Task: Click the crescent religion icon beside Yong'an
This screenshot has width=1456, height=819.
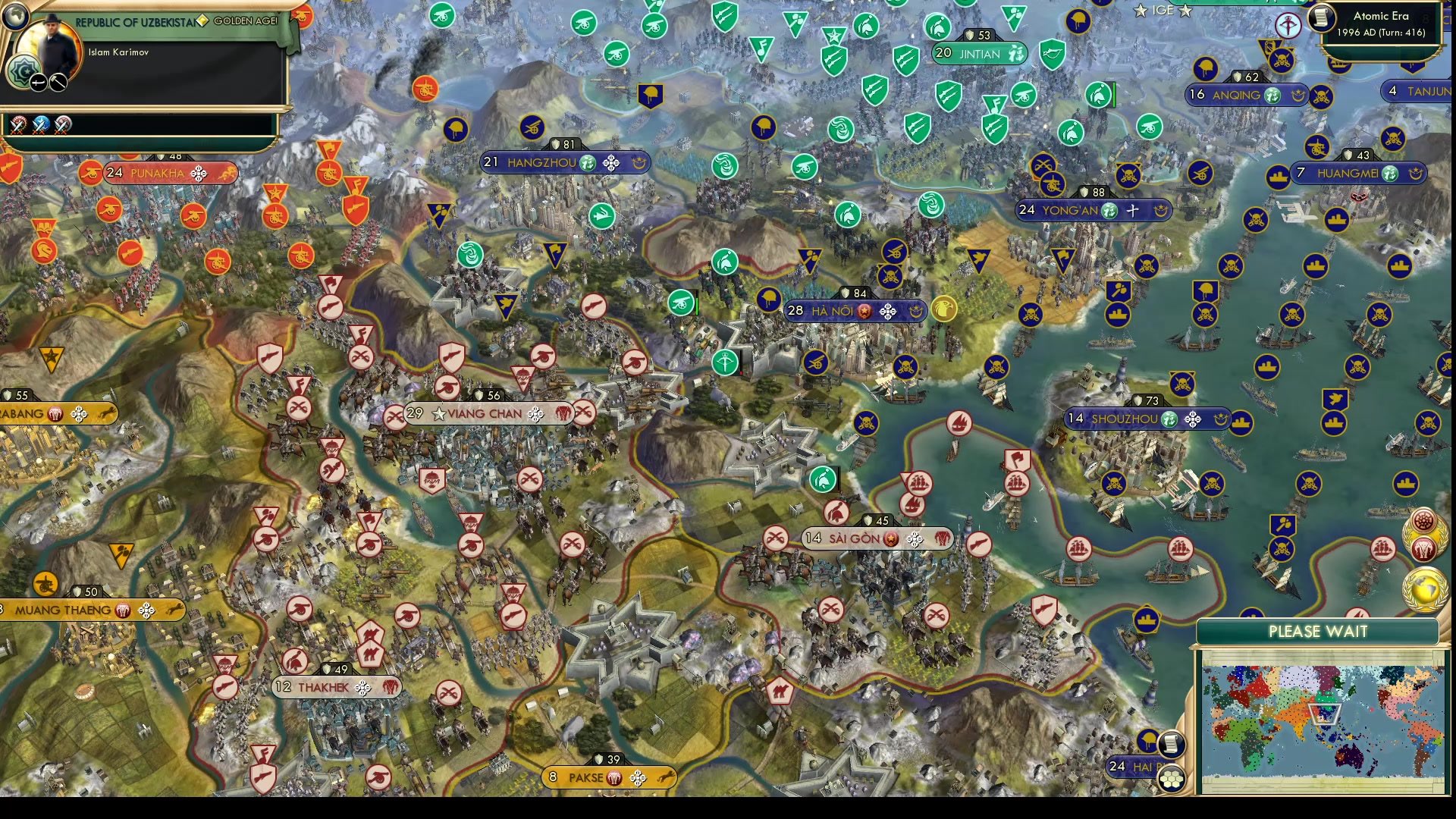Action: tap(1159, 212)
